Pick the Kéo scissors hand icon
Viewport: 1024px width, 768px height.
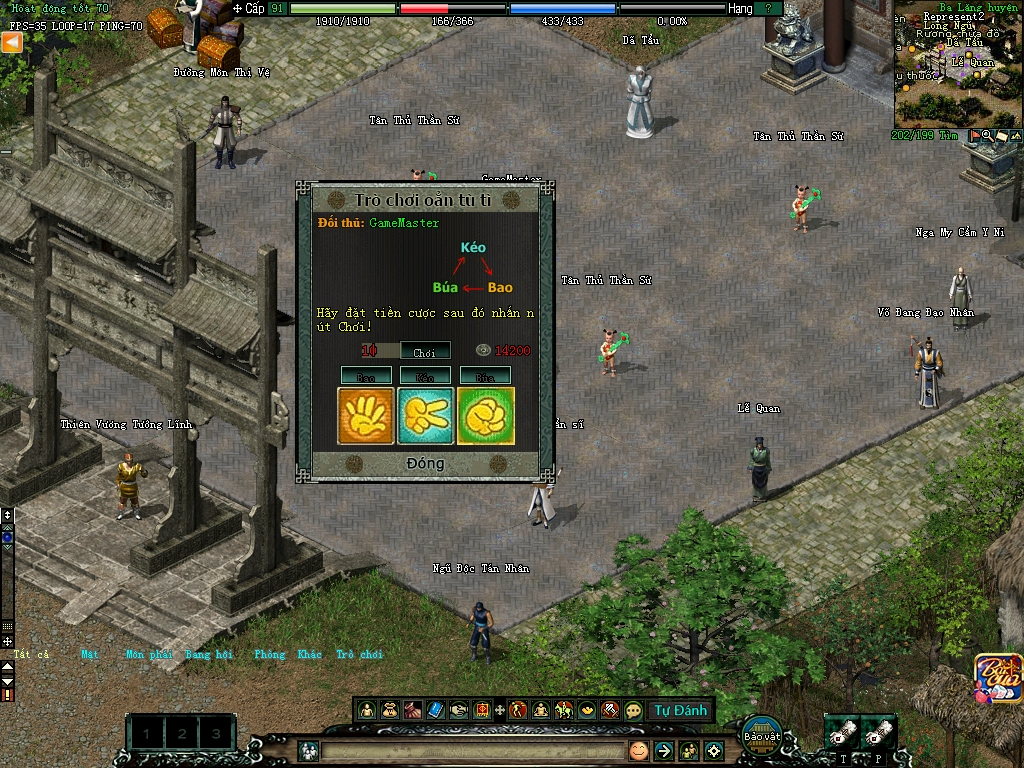426,415
